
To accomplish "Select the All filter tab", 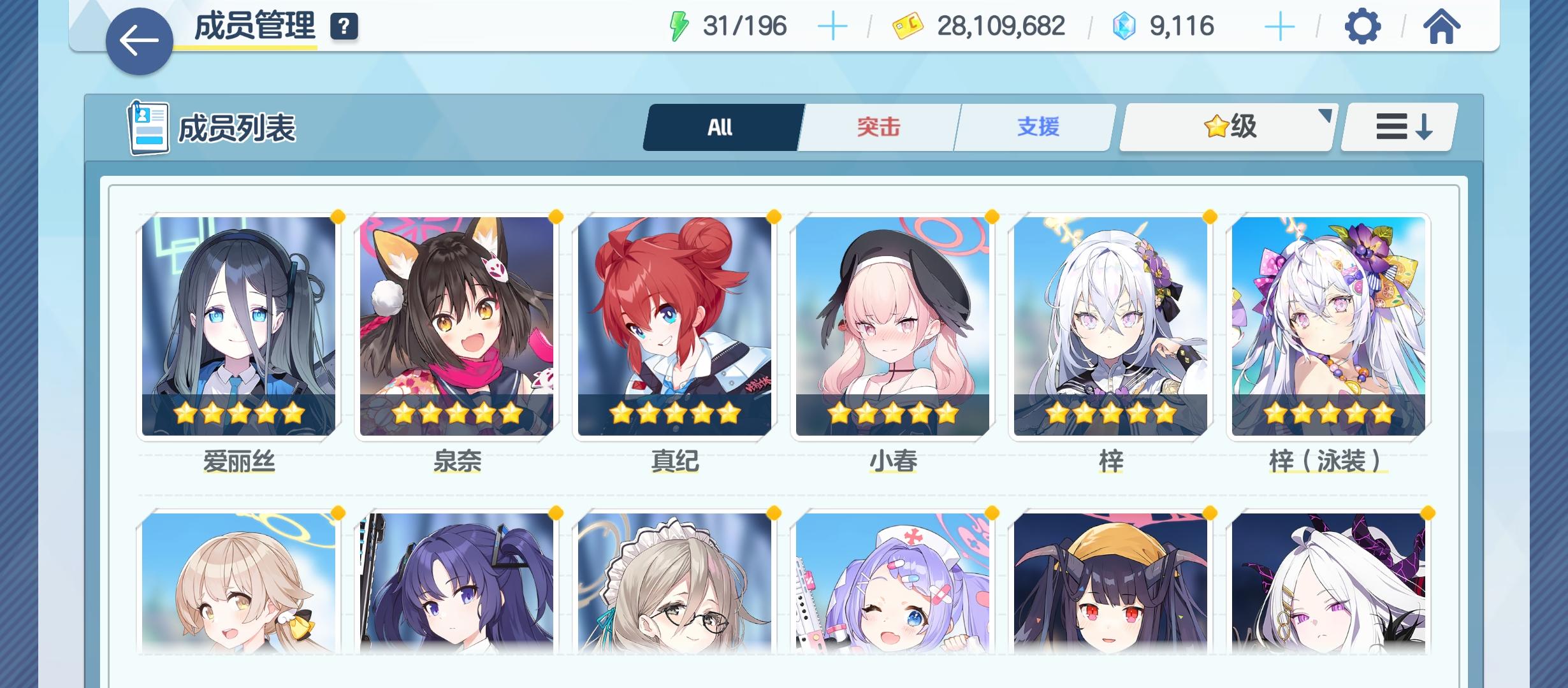I will click(722, 127).
